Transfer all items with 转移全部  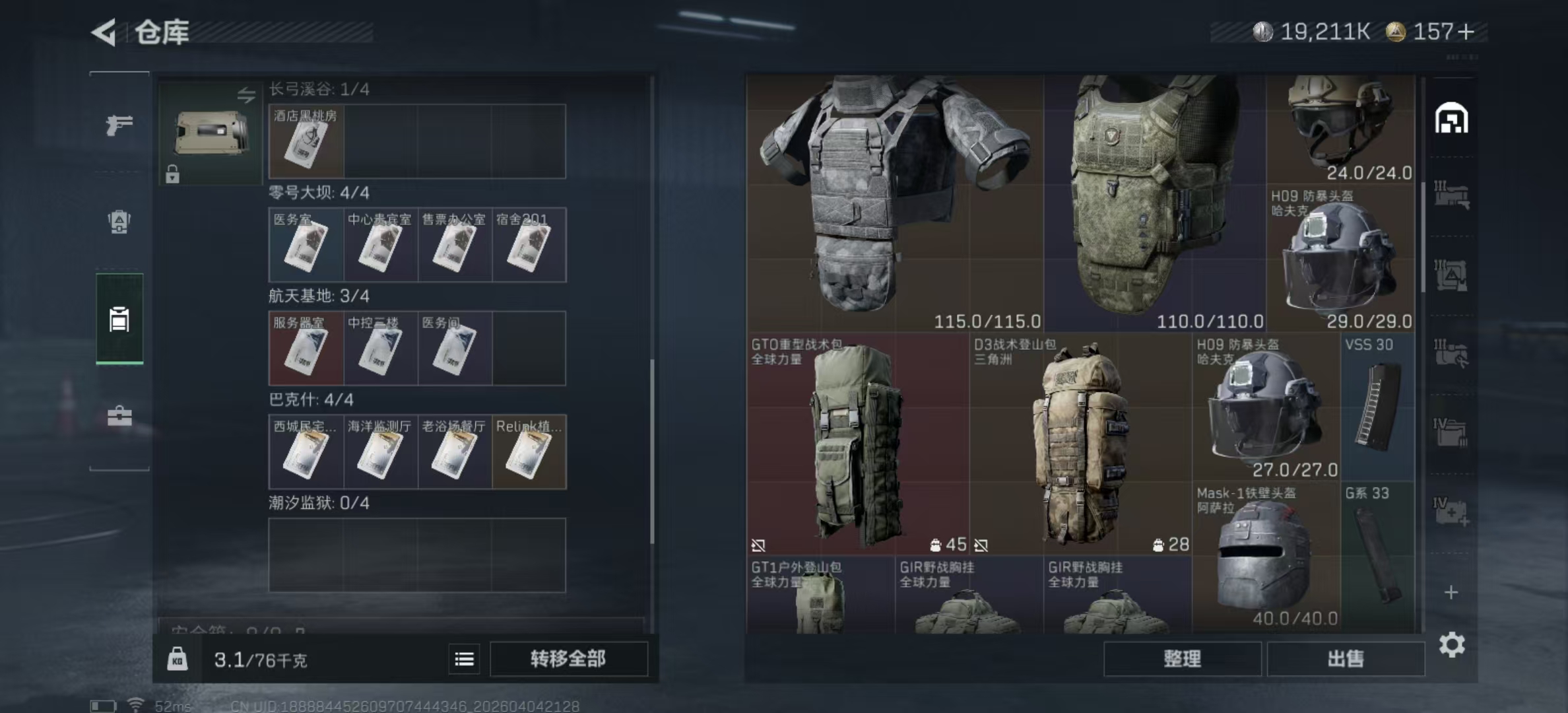click(x=568, y=659)
